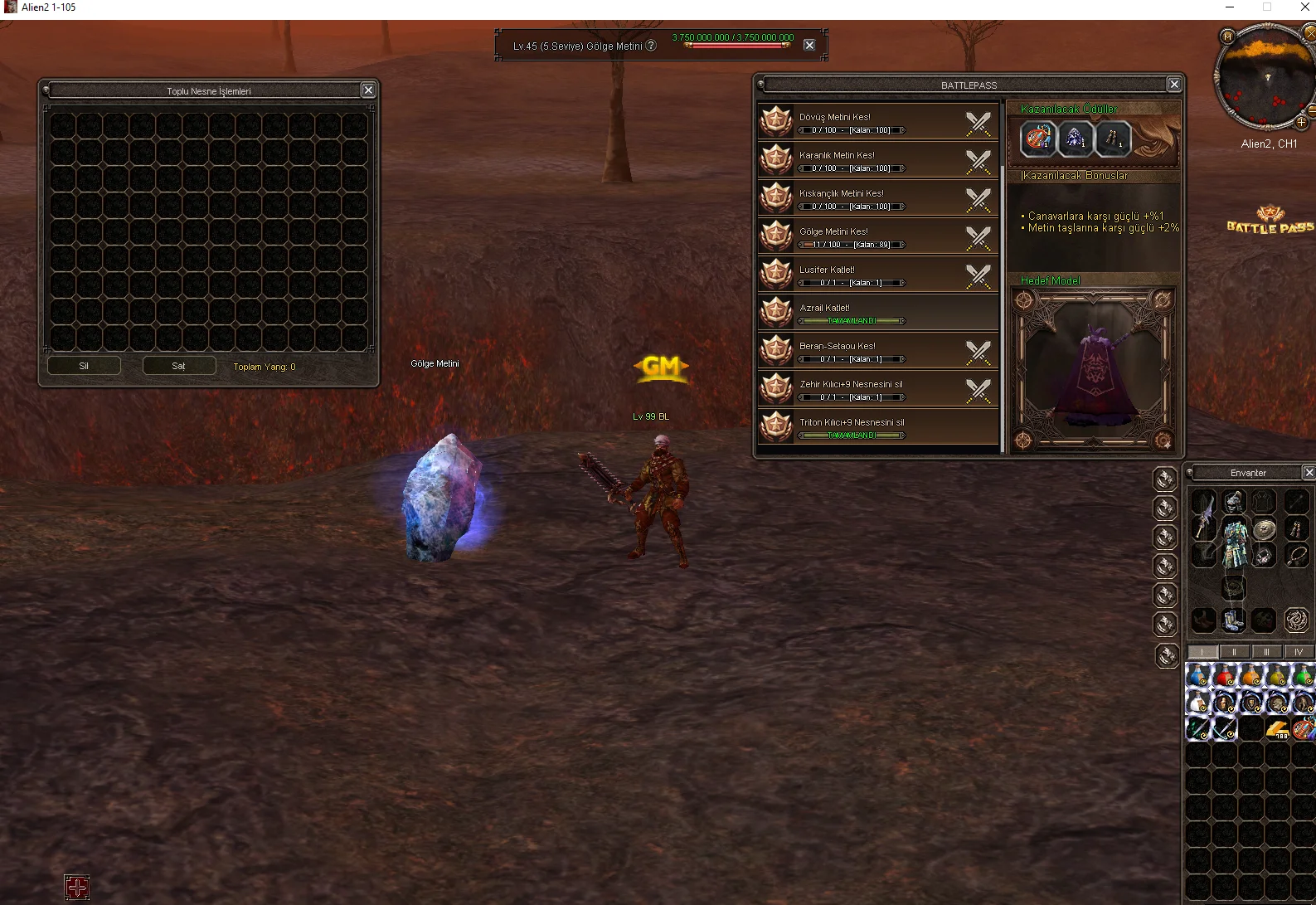
Task: Switch to inventory page II
Action: tap(1234, 652)
